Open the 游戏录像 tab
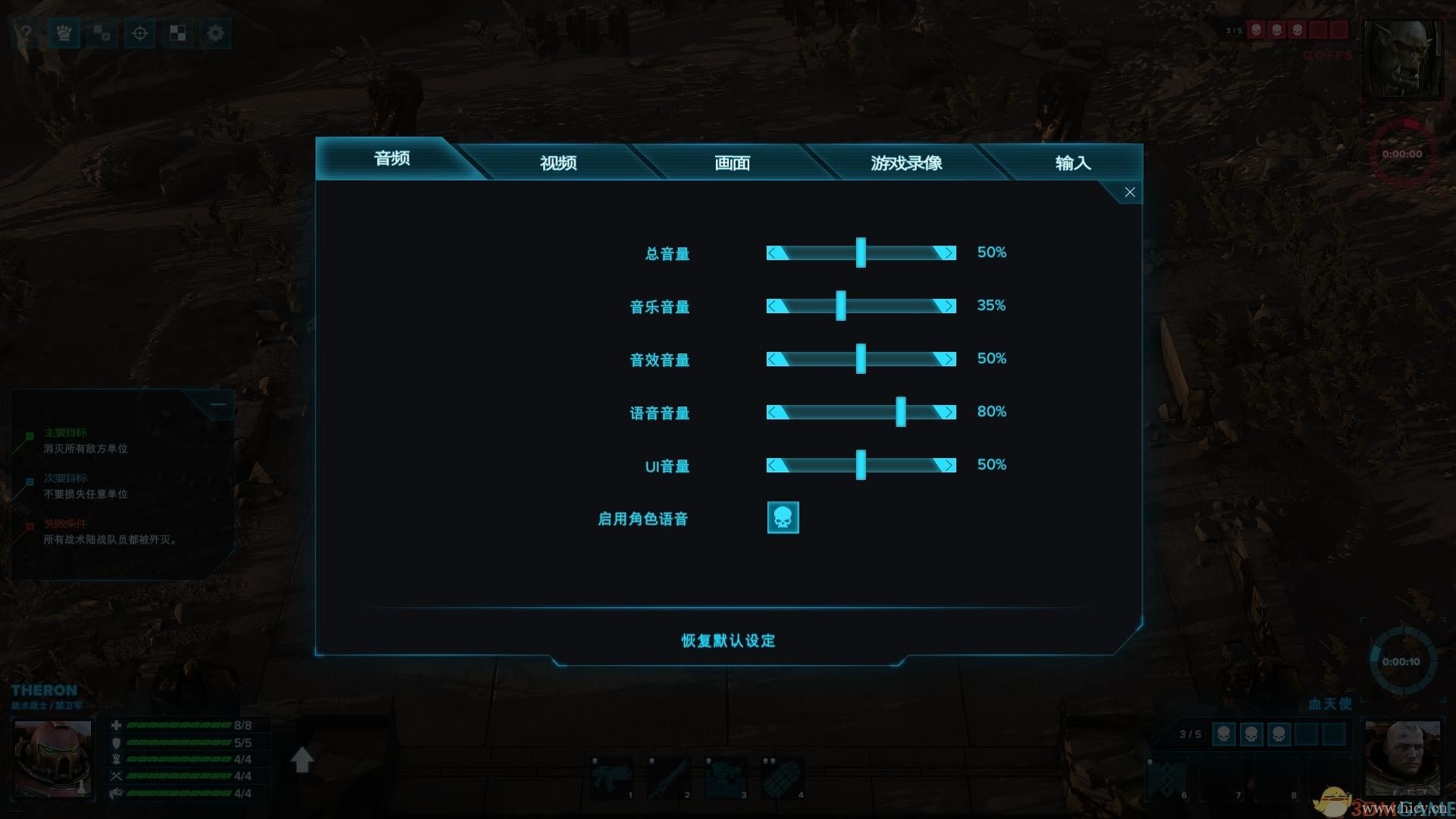This screenshot has width=1456, height=819. [x=907, y=162]
